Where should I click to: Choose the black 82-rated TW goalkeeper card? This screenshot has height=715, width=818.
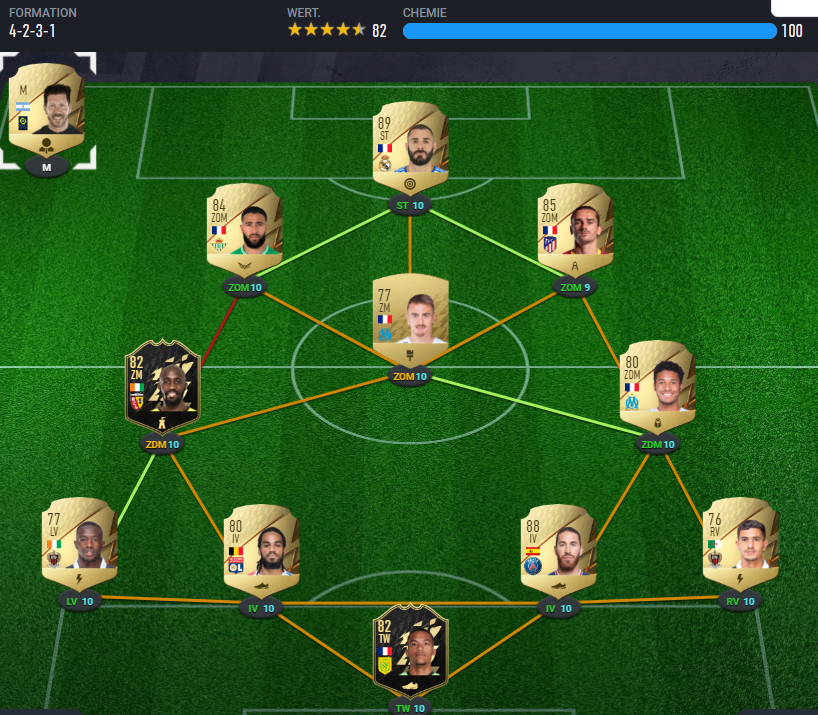410,652
